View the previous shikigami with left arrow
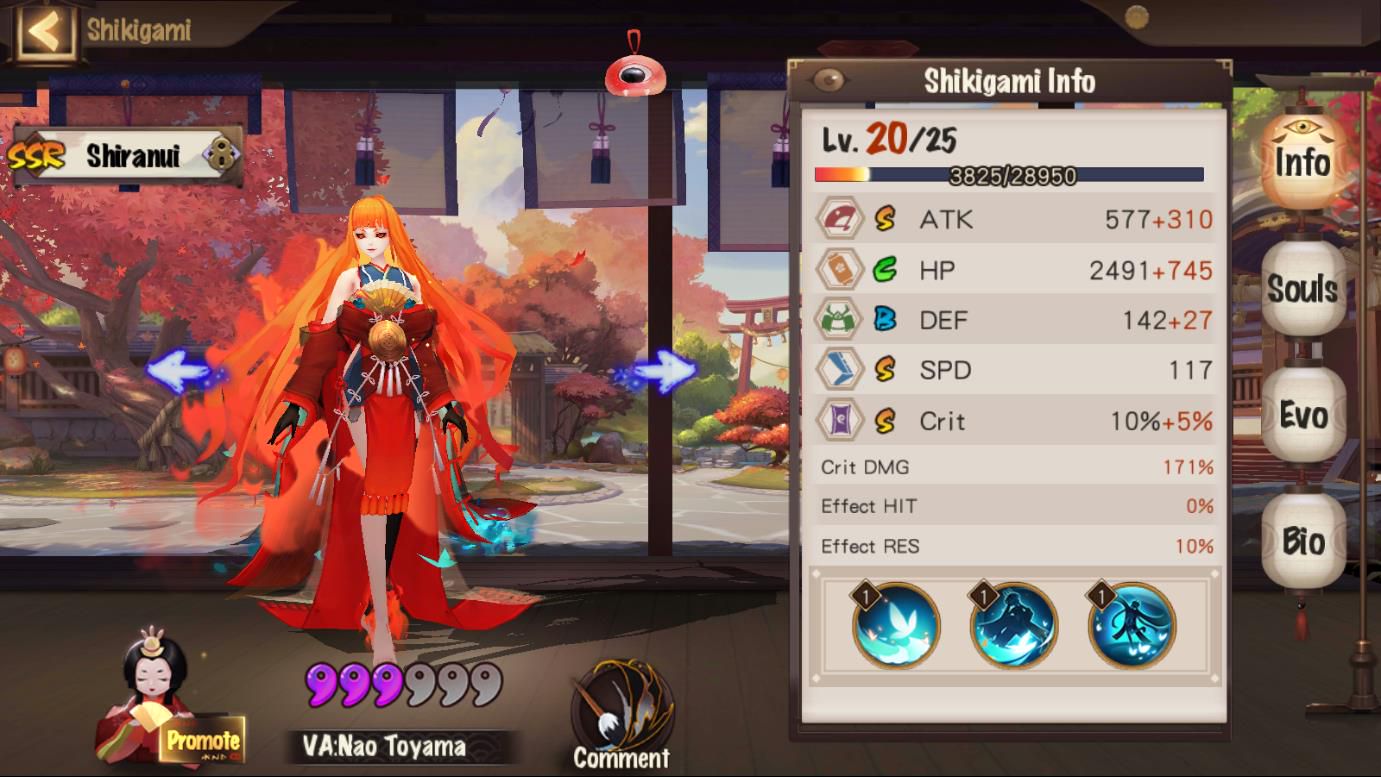 click(x=178, y=371)
